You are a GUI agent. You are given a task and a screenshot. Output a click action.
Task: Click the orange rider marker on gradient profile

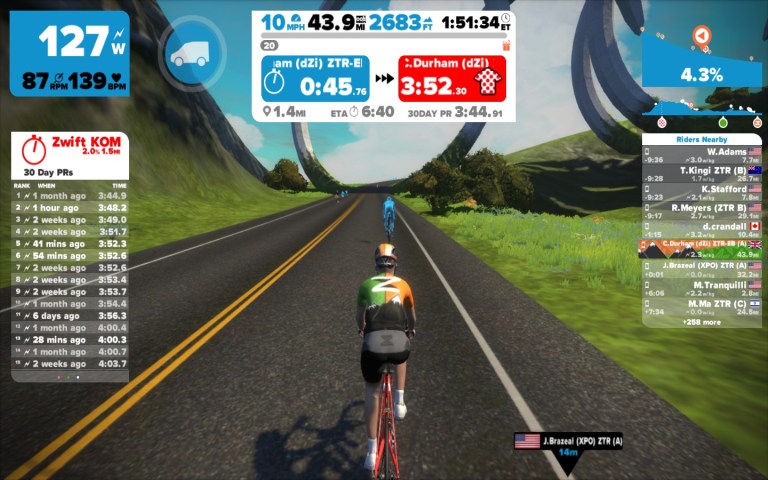pos(702,36)
